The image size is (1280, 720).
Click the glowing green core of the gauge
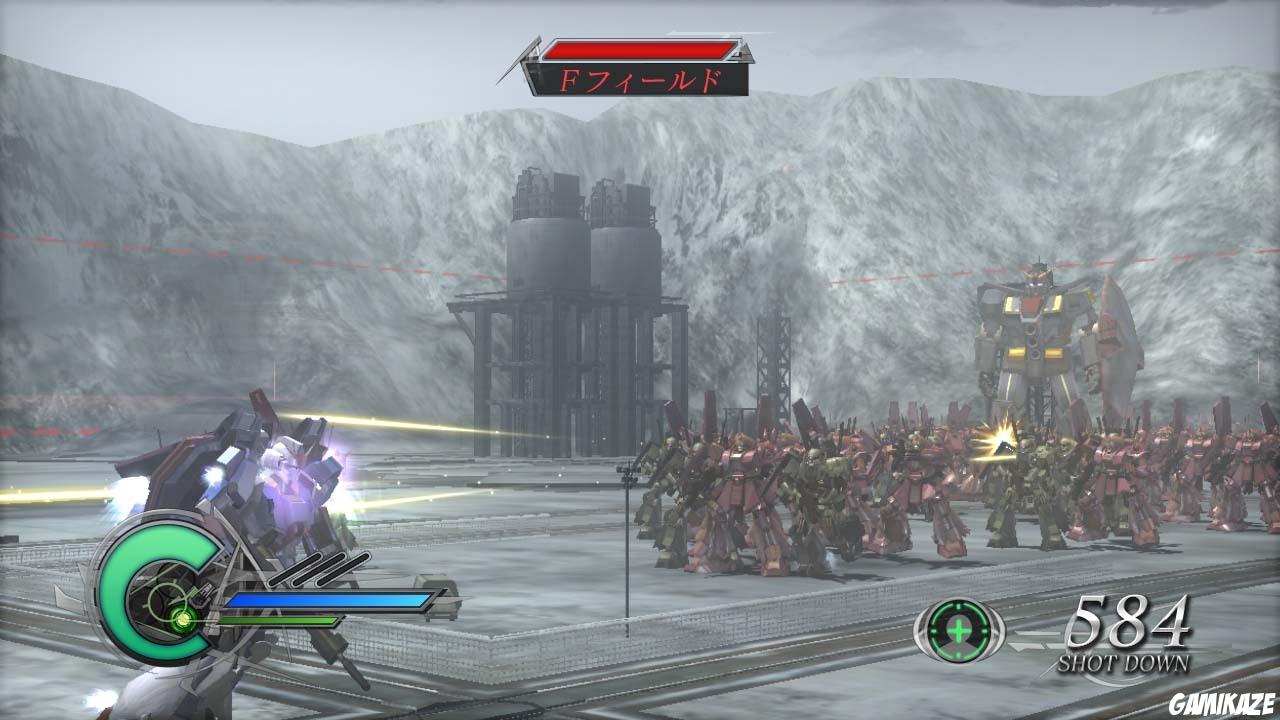tap(182, 620)
